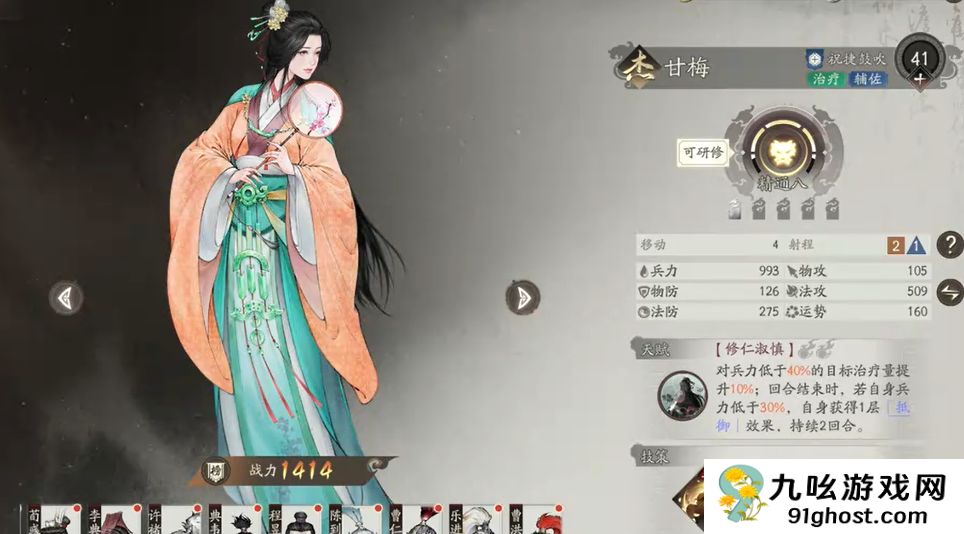This screenshot has width=964, height=534.
Task: Select hero 曹仁 from the roster
Action: click(x=411, y=520)
